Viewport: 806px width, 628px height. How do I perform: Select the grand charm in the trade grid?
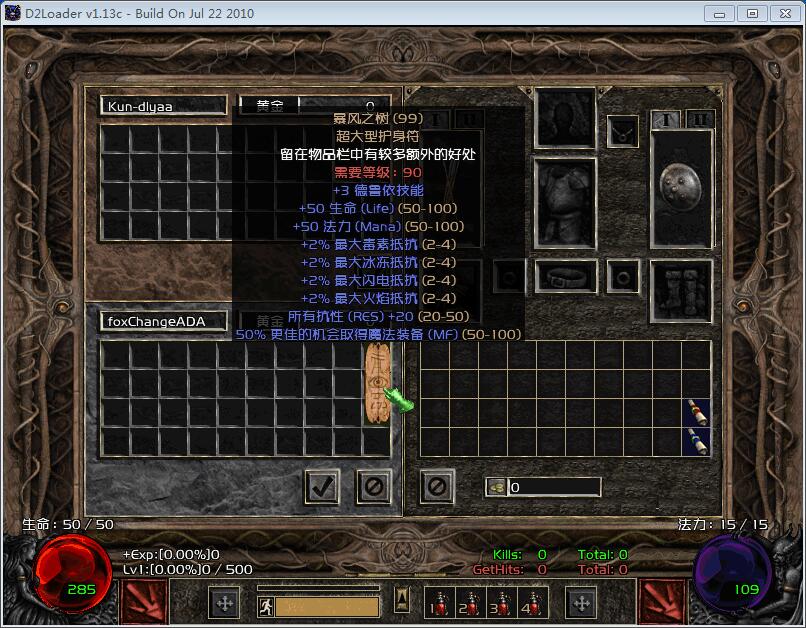pos(377,385)
